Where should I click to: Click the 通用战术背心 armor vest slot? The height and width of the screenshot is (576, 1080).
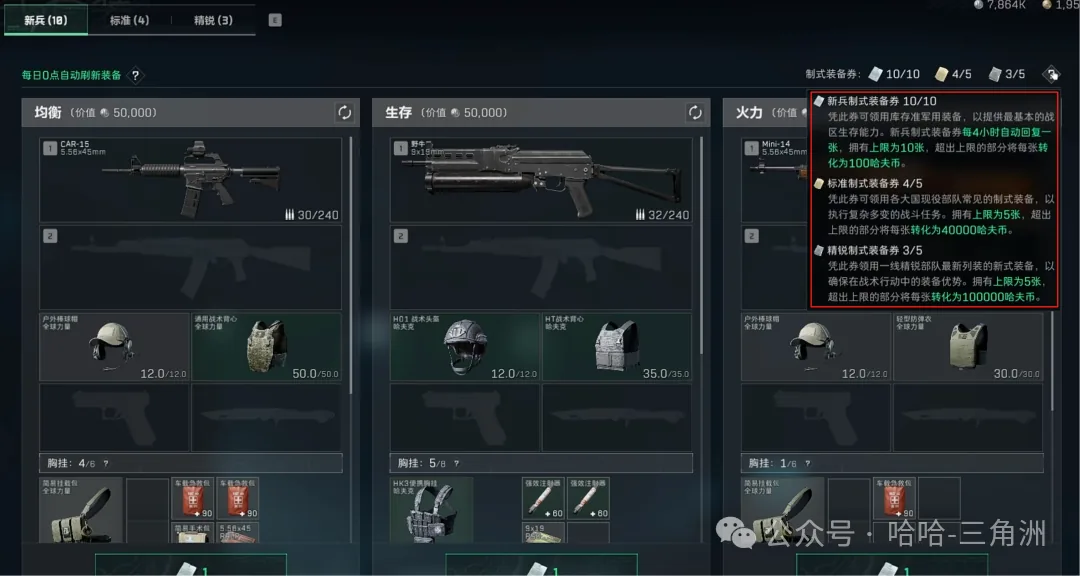pyautogui.click(x=266, y=347)
